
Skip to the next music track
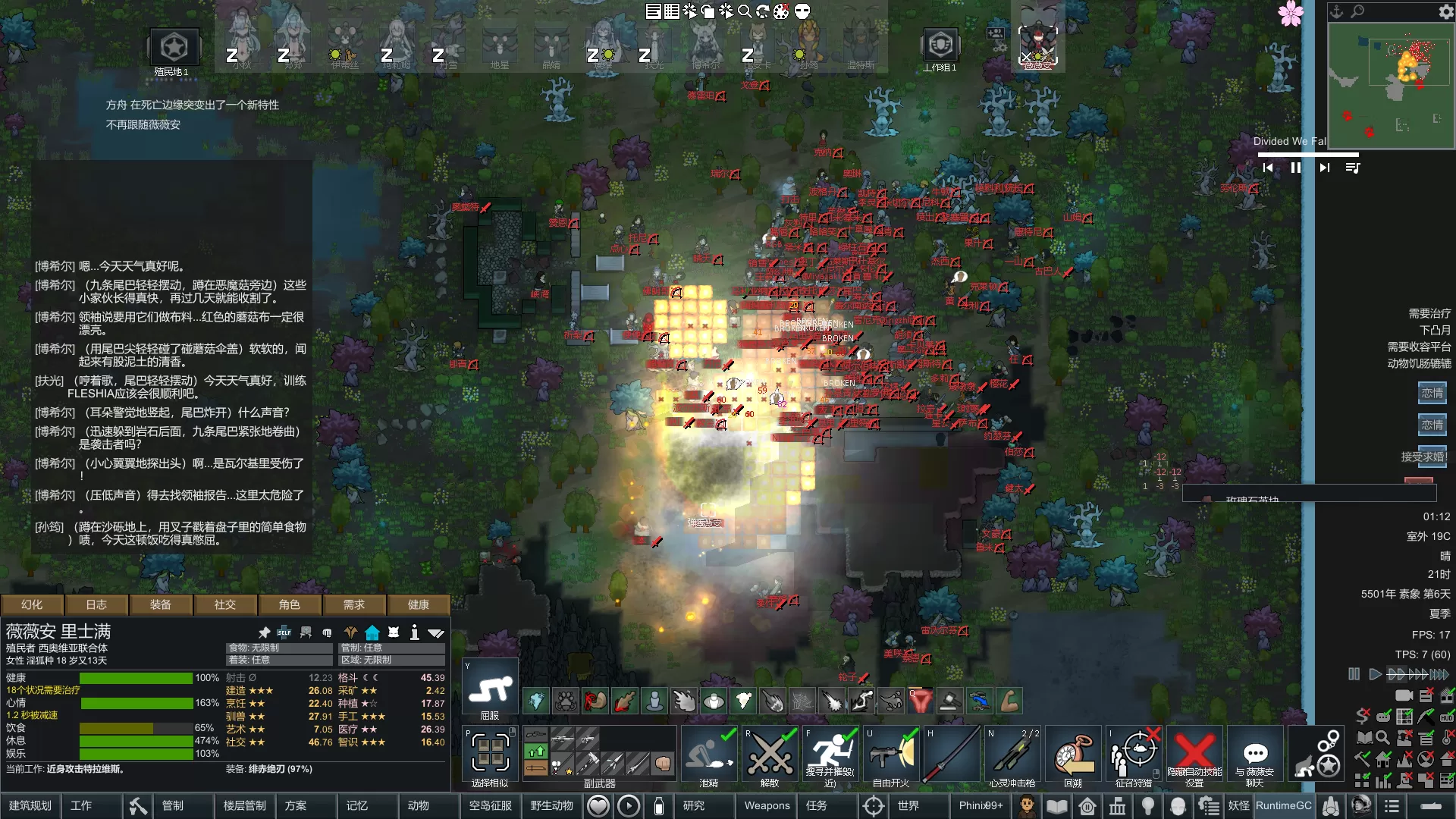tap(1324, 168)
